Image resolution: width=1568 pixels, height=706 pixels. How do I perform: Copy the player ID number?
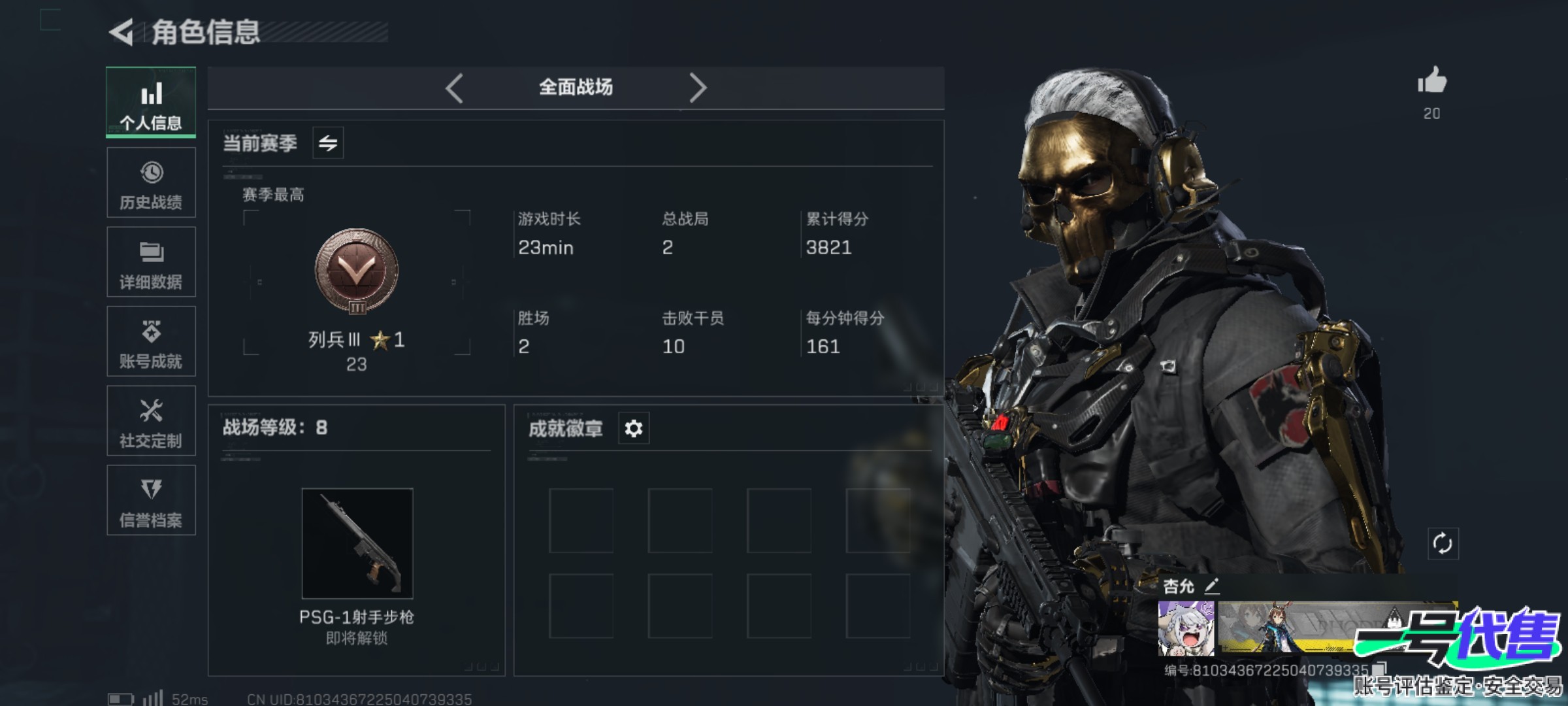pos(1380,669)
